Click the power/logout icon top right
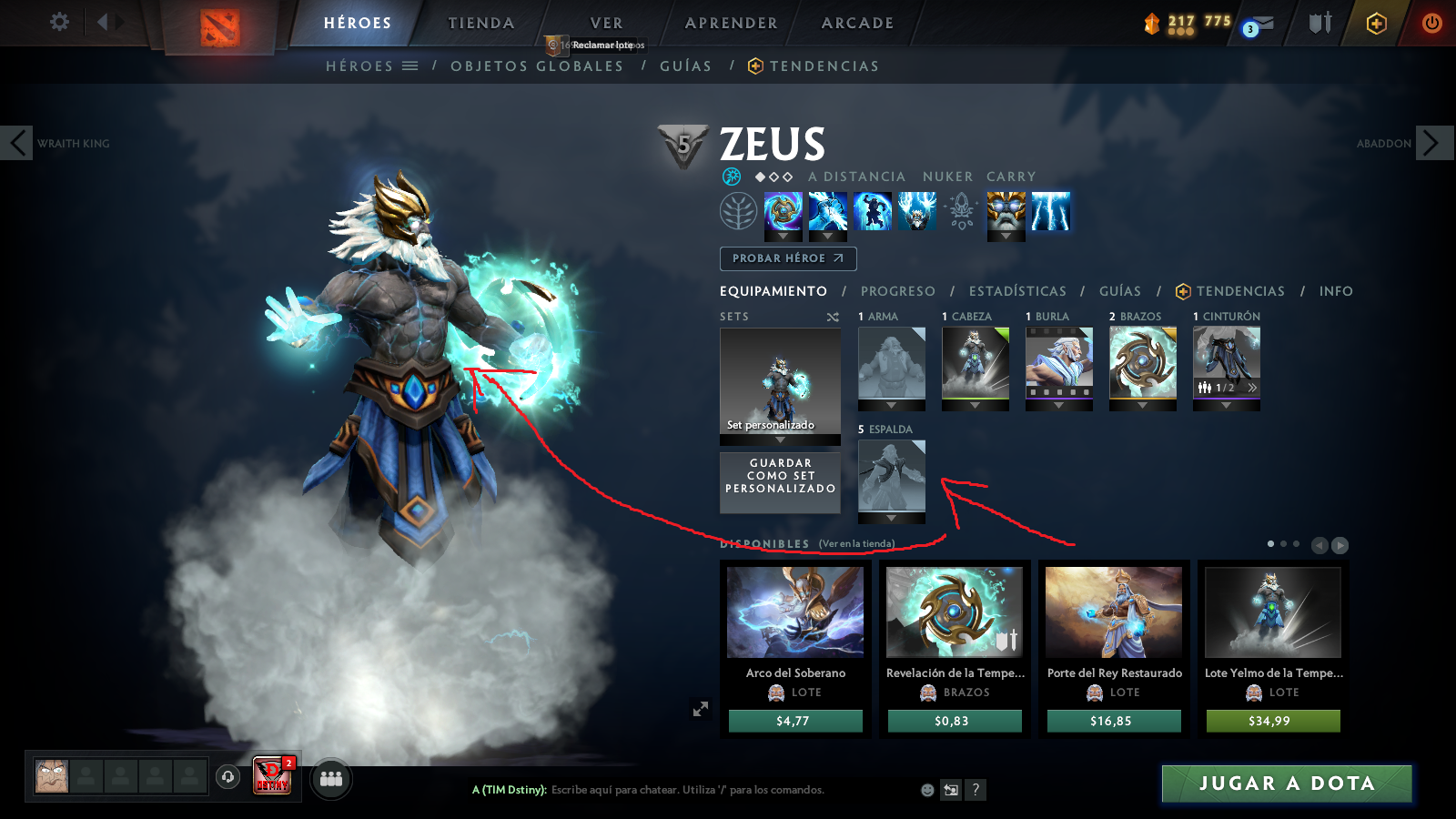 [x=1432, y=23]
